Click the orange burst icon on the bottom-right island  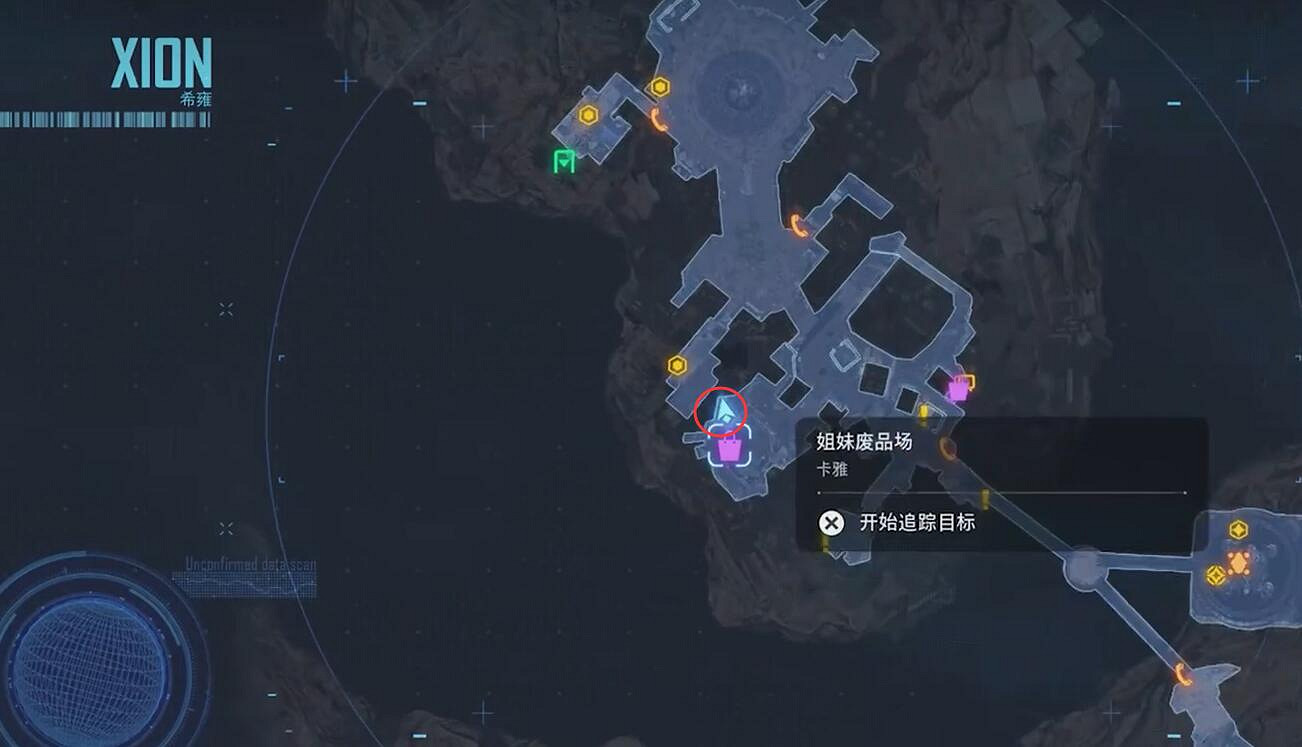(1238, 563)
